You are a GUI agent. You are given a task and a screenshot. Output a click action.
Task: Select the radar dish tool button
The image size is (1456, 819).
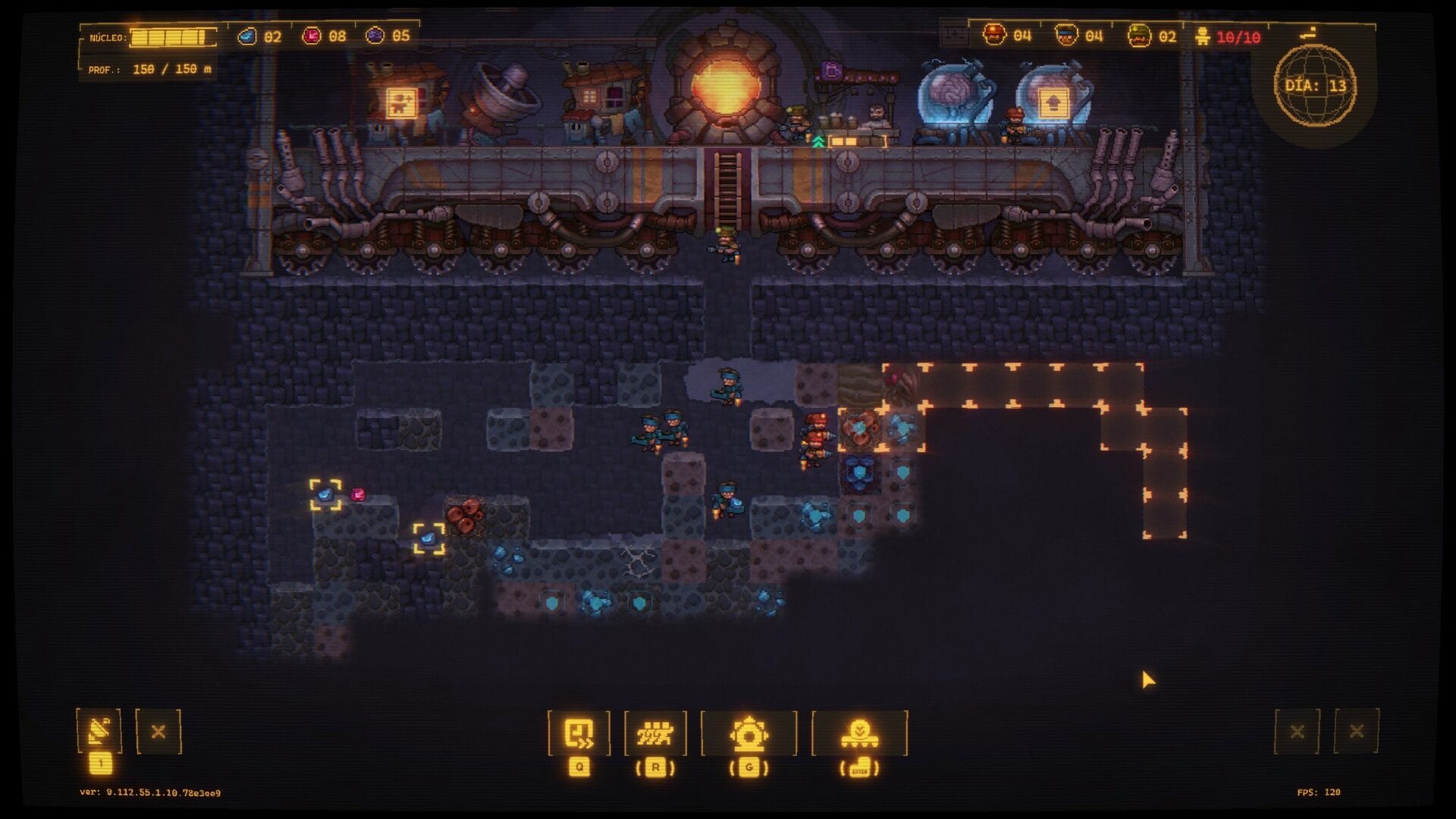(99, 731)
